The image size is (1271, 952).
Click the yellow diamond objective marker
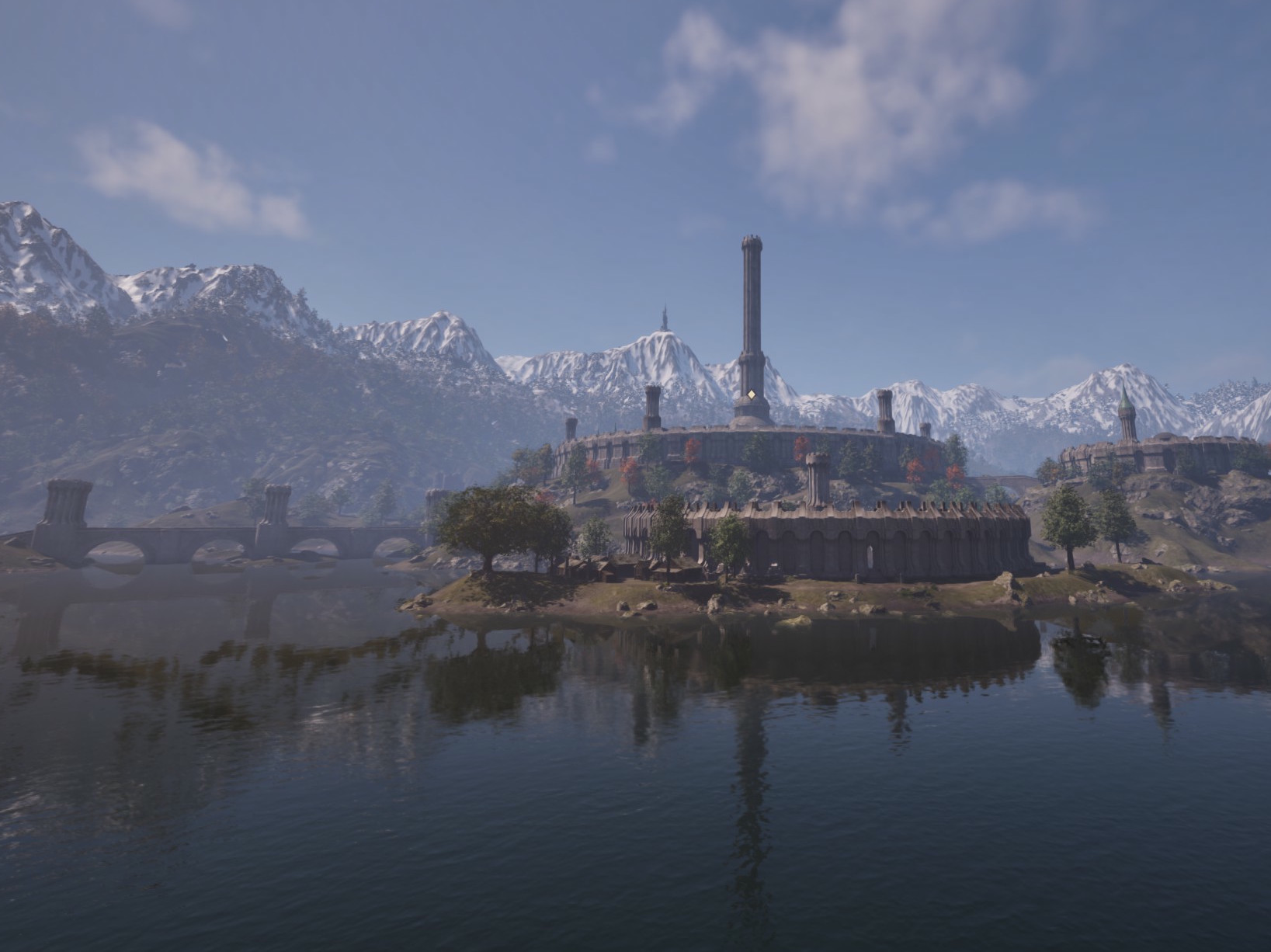click(x=752, y=395)
